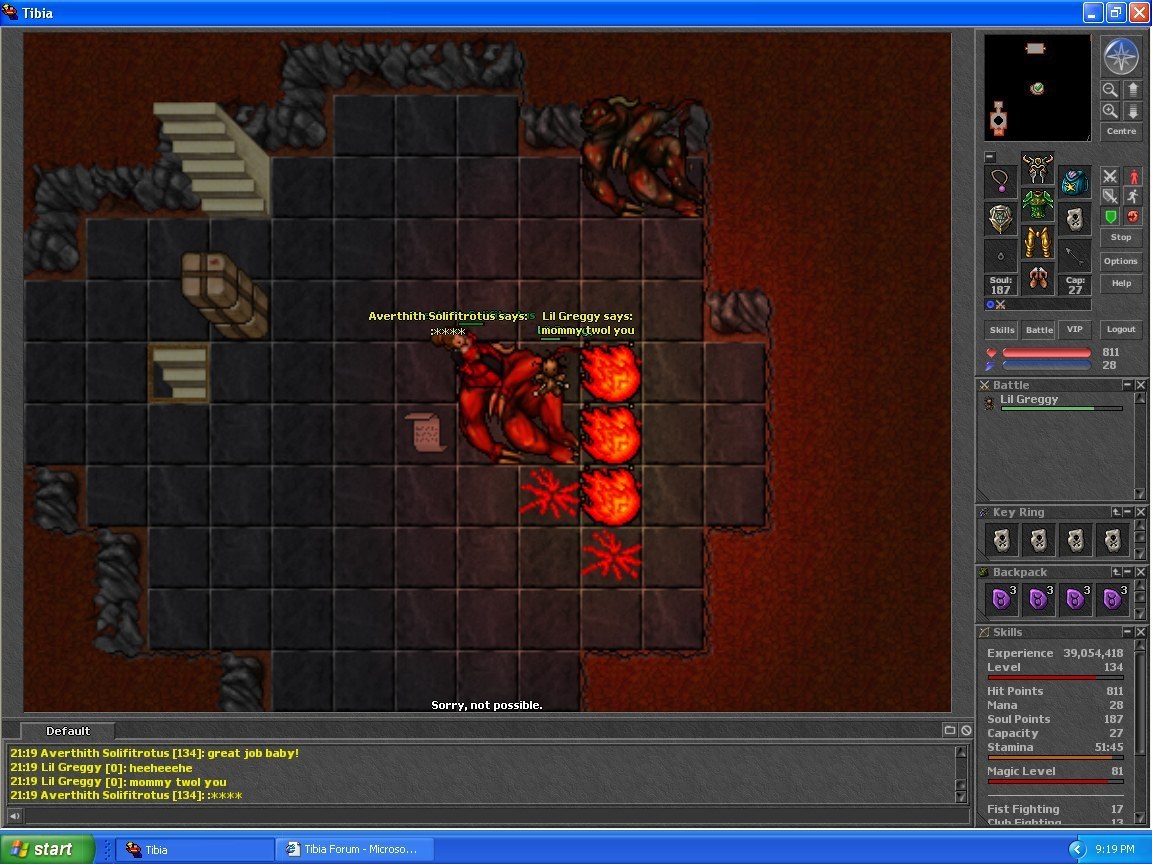Open the VIP list
The image size is (1152, 864).
[x=1074, y=329]
